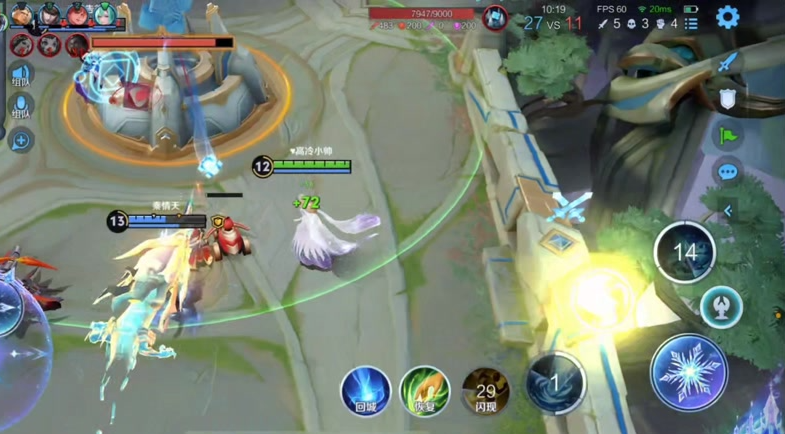Open the chat plus bubble button
785x434 pixels.
(x=20, y=139)
